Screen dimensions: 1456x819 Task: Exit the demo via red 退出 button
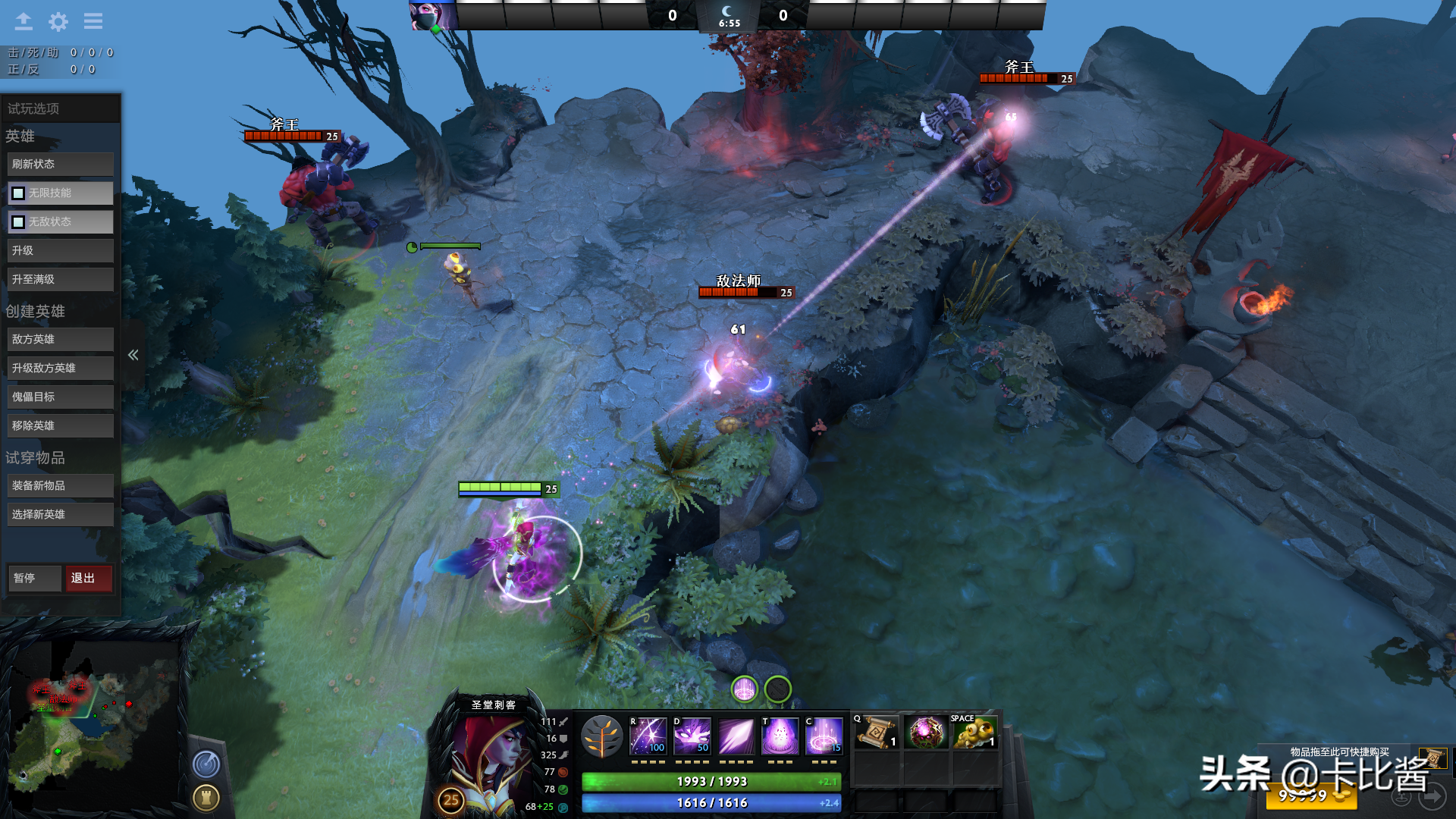(89, 578)
